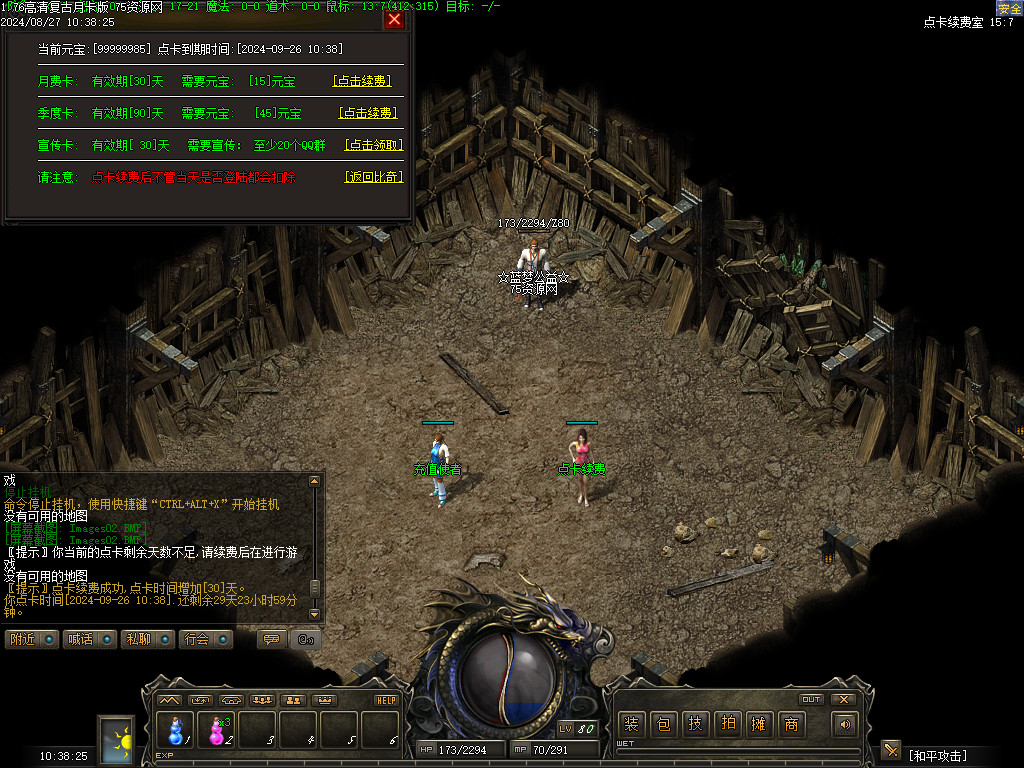Open the shop (商)
The width and height of the screenshot is (1024, 768).
tap(791, 725)
